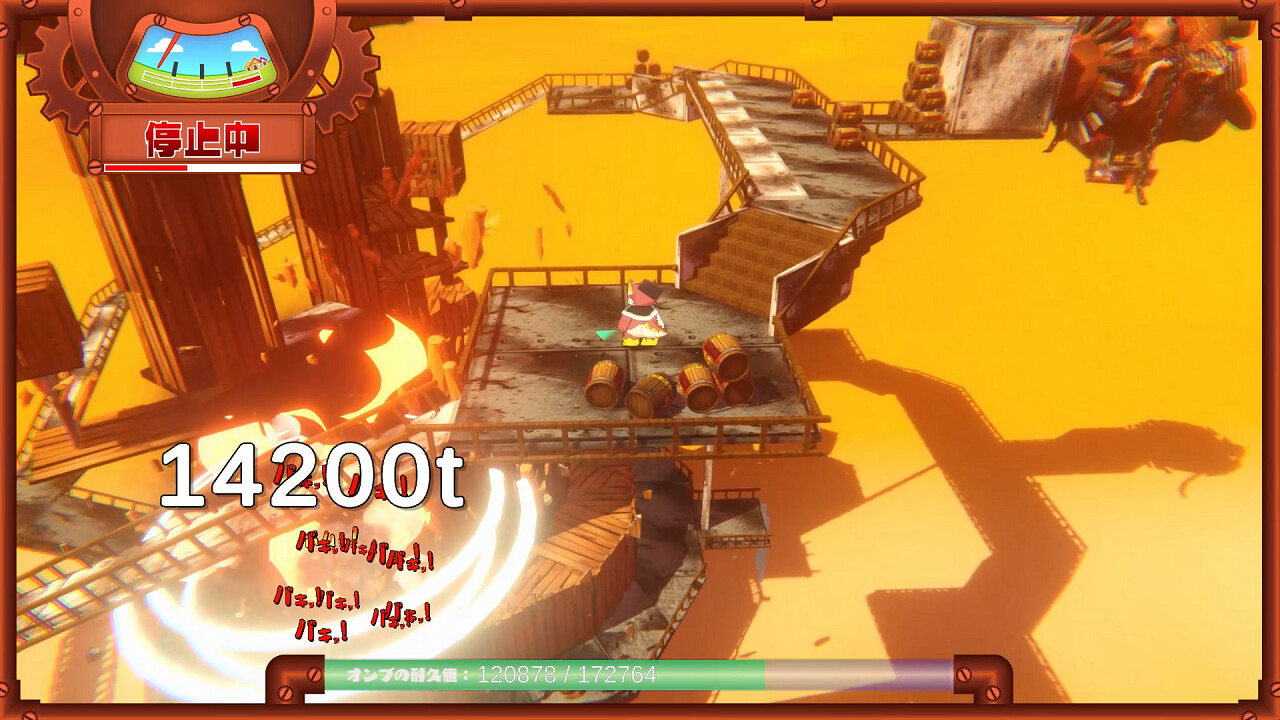Select the red needle on the gauge
This screenshot has width=1280, height=720.
(168, 50)
